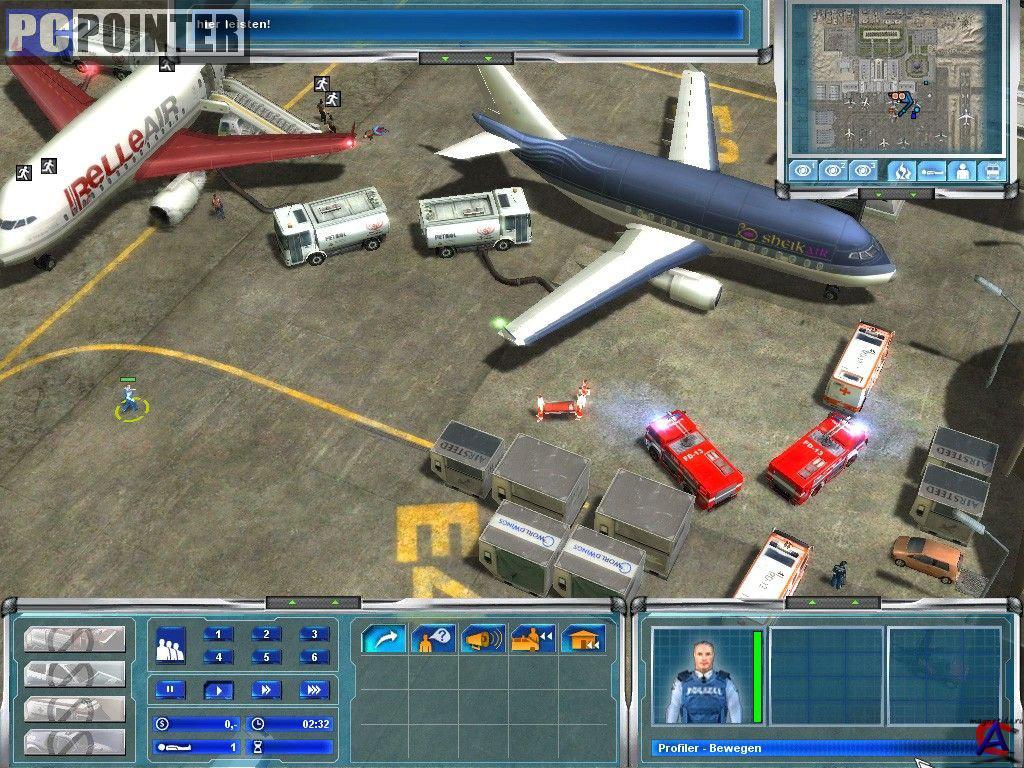The image size is (1024, 768).
Task: Switch to camera view 2
Action: pyautogui.click(x=833, y=170)
